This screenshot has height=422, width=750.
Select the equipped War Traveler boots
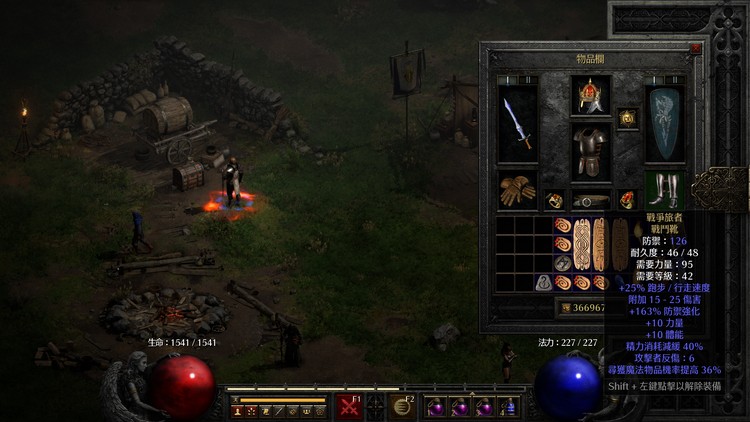click(664, 191)
